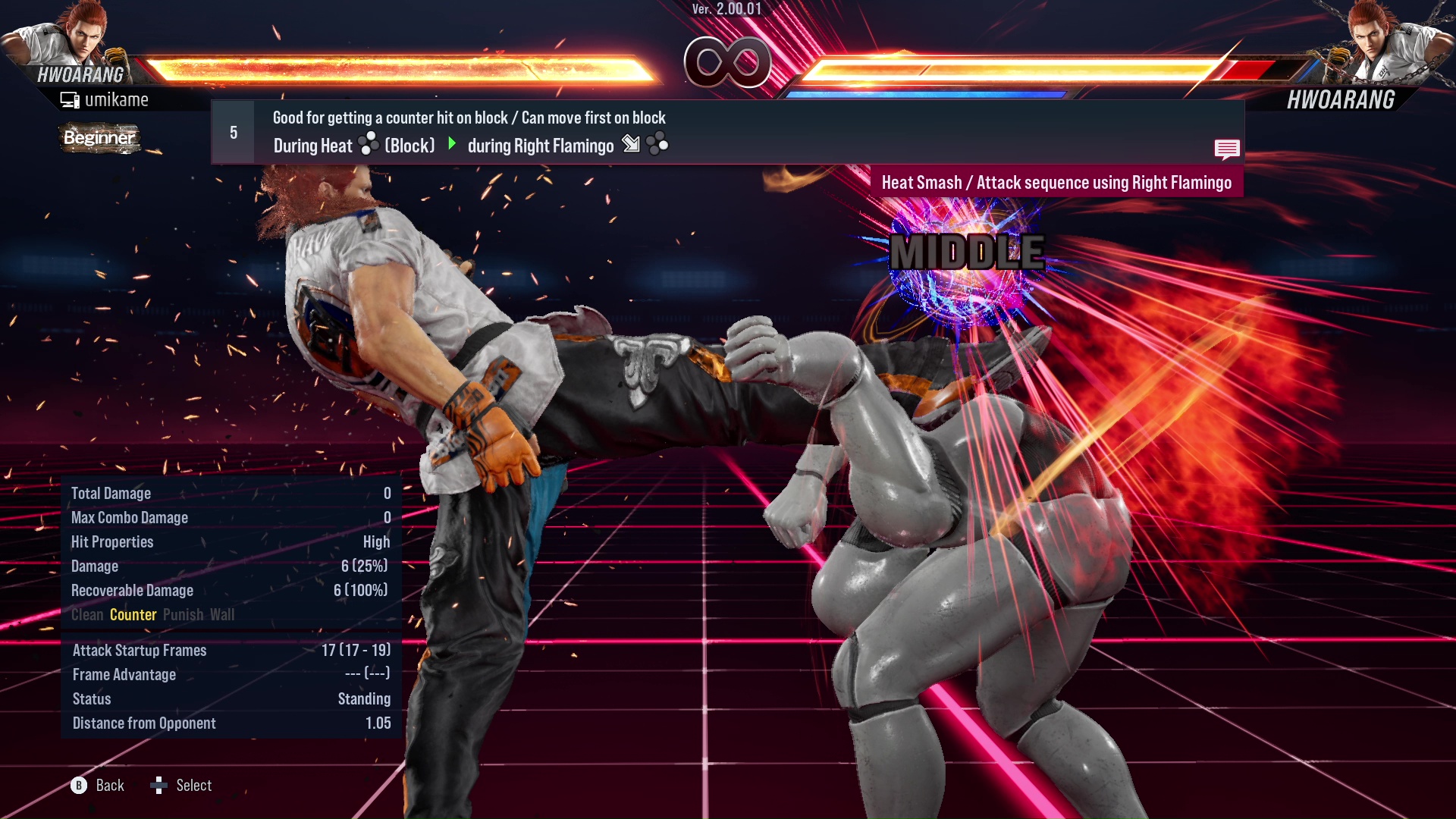Open the comment bubble icon on the demo bar
Viewport: 1456px width, 819px height.
pyautogui.click(x=1227, y=149)
